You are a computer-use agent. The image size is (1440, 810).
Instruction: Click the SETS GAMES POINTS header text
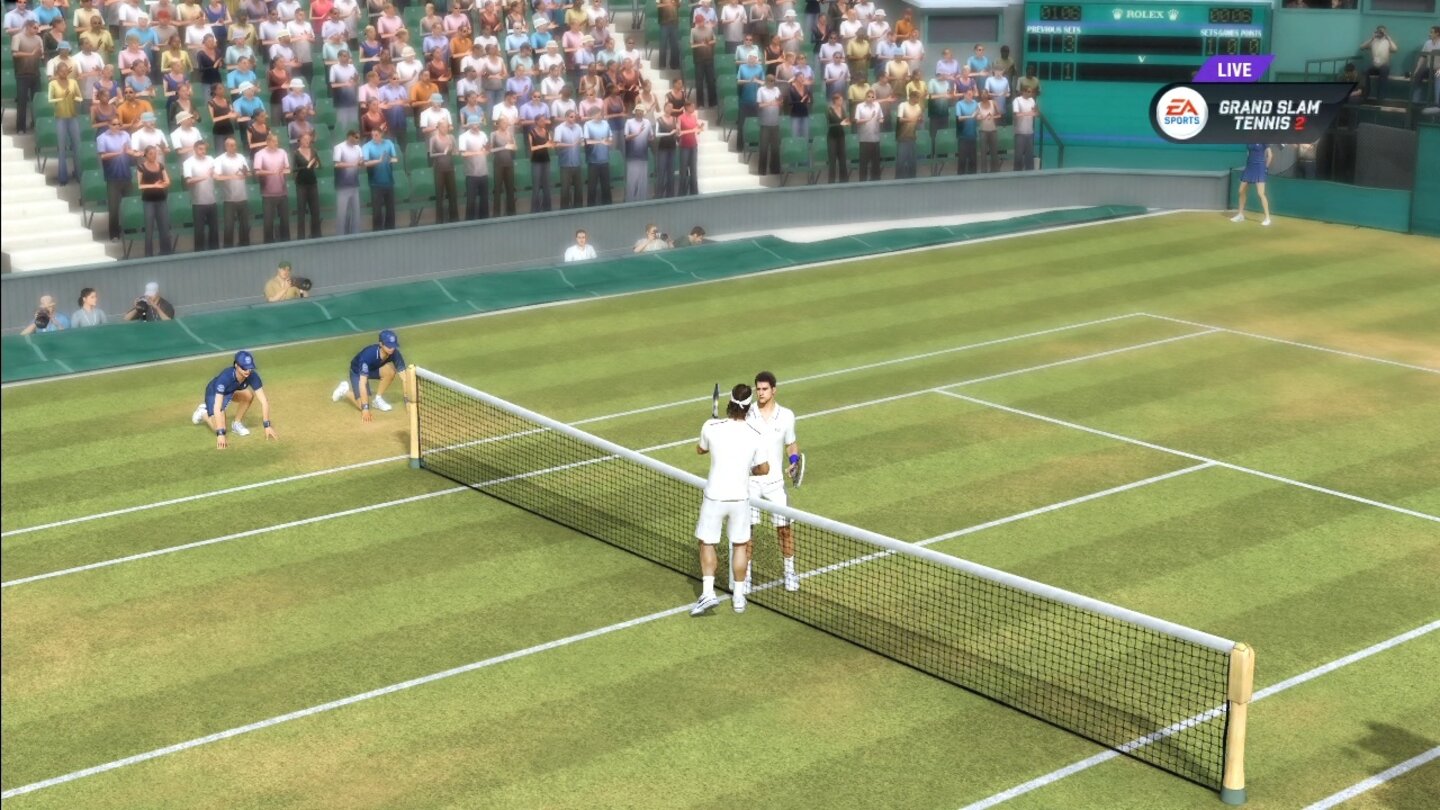click(1230, 31)
